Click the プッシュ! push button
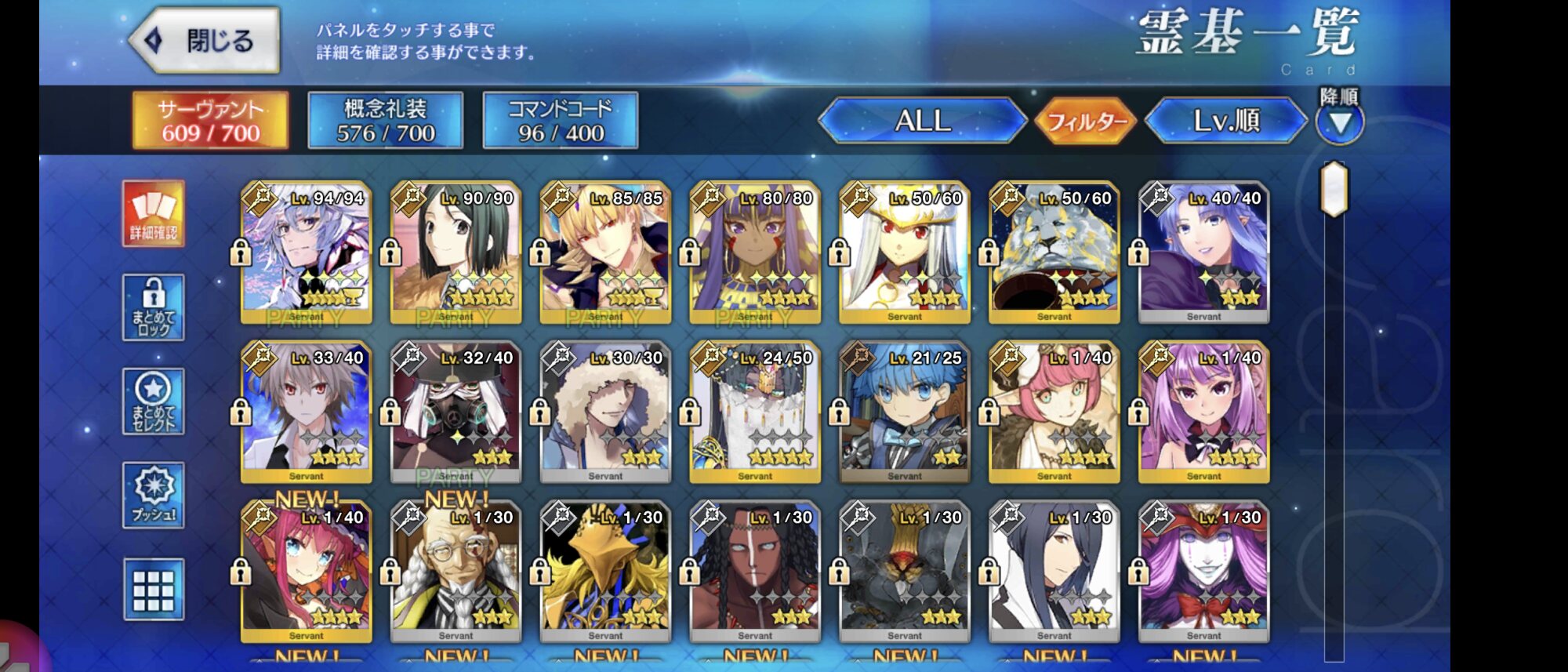 pos(154,495)
